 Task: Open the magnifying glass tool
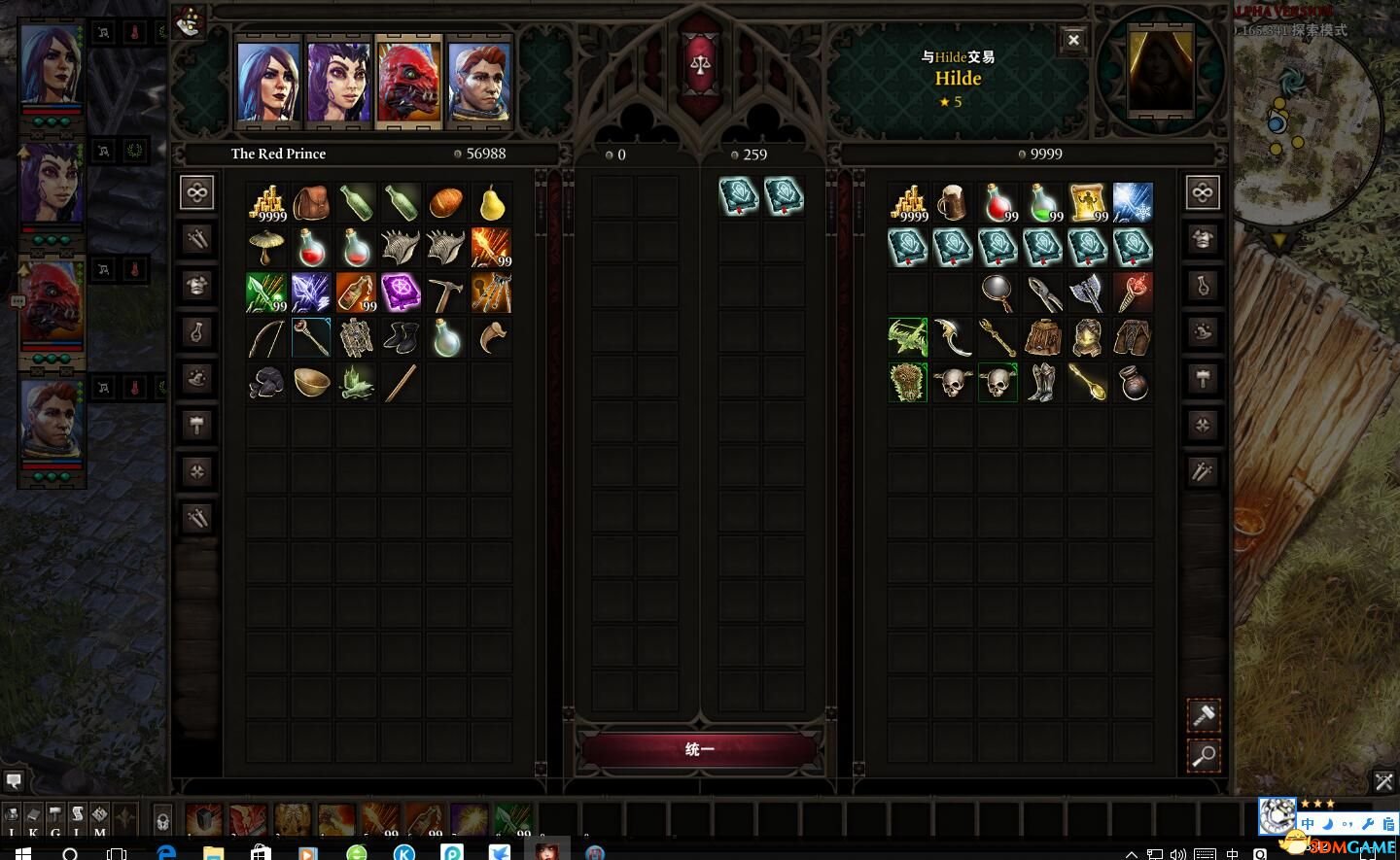(x=1204, y=755)
